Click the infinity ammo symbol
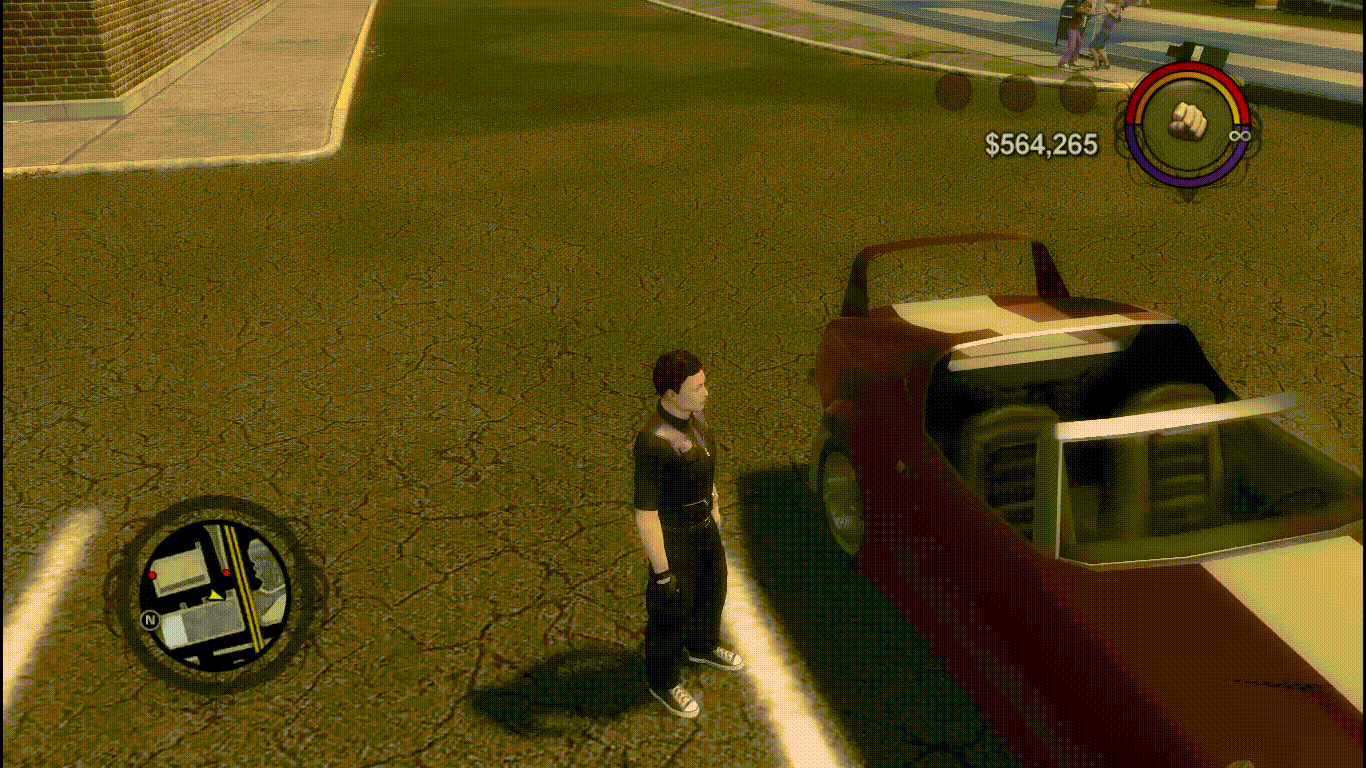 (1240, 136)
